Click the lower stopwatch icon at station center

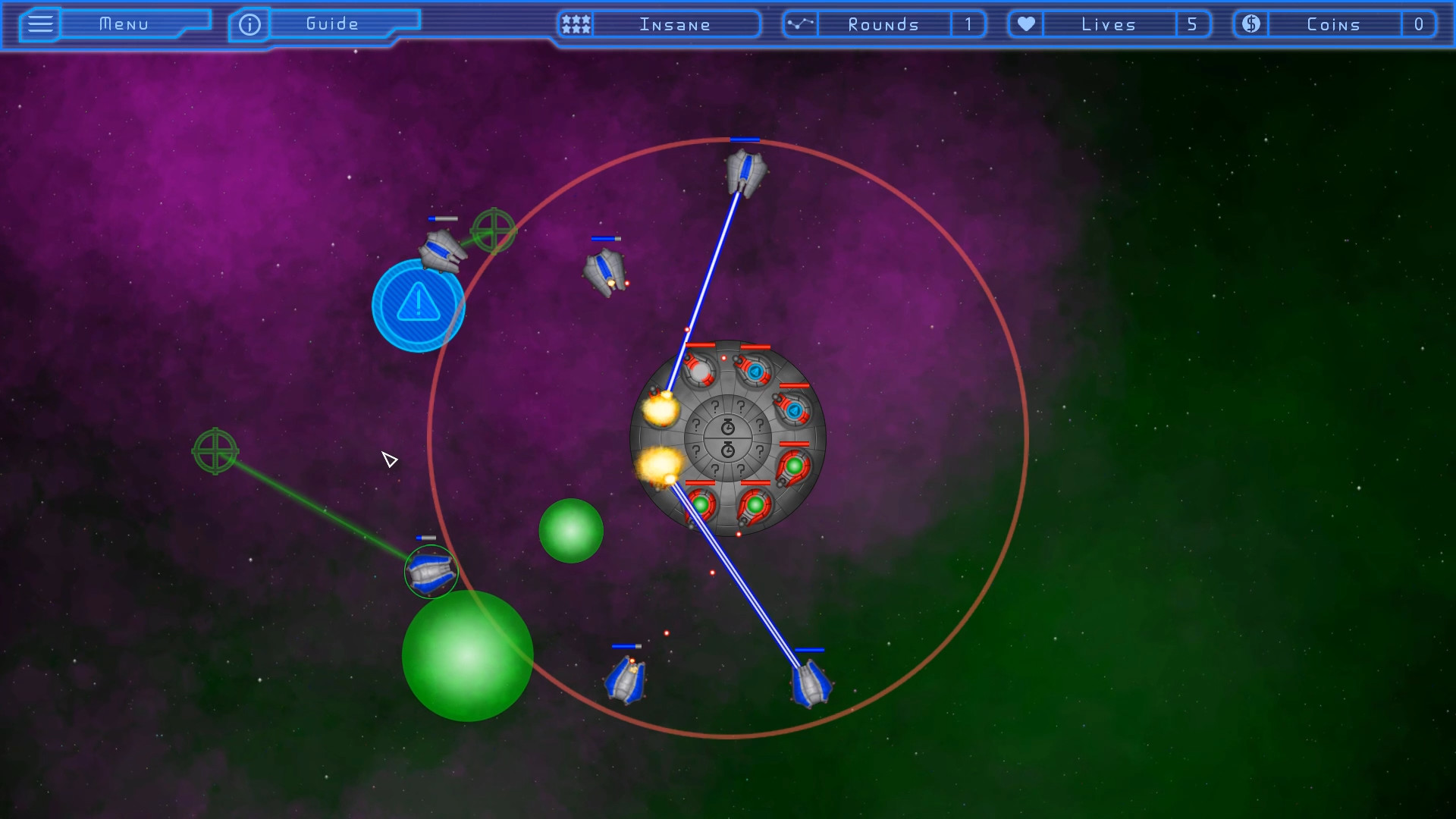pyautogui.click(x=727, y=450)
